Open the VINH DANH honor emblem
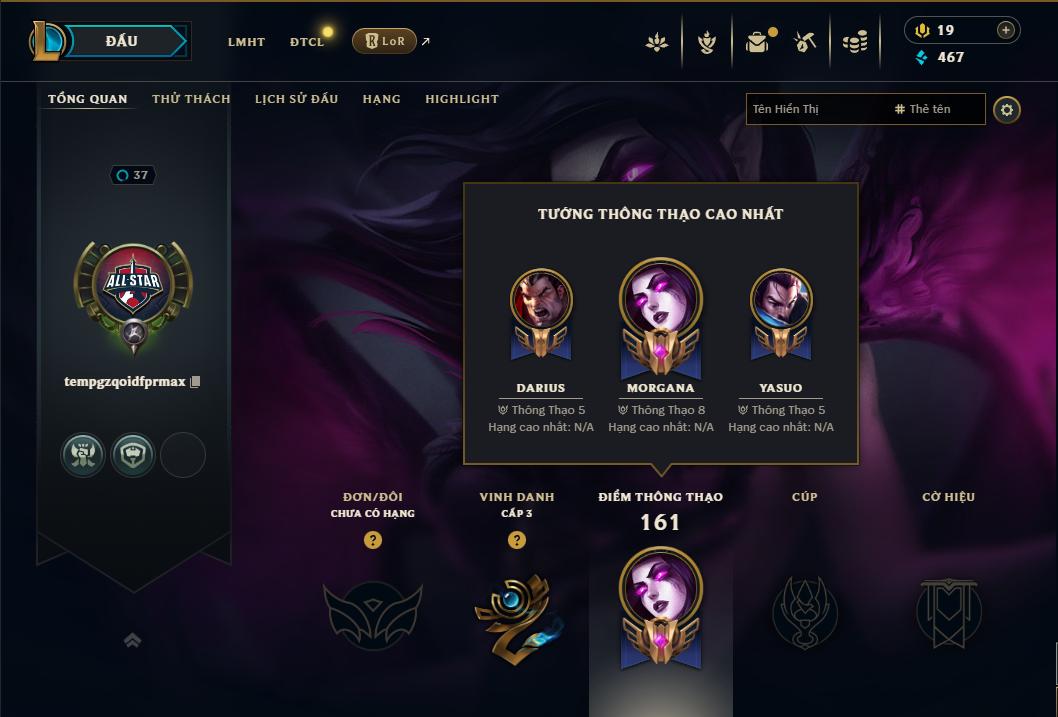This screenshot has width=1058, height=717. (516, 613)
